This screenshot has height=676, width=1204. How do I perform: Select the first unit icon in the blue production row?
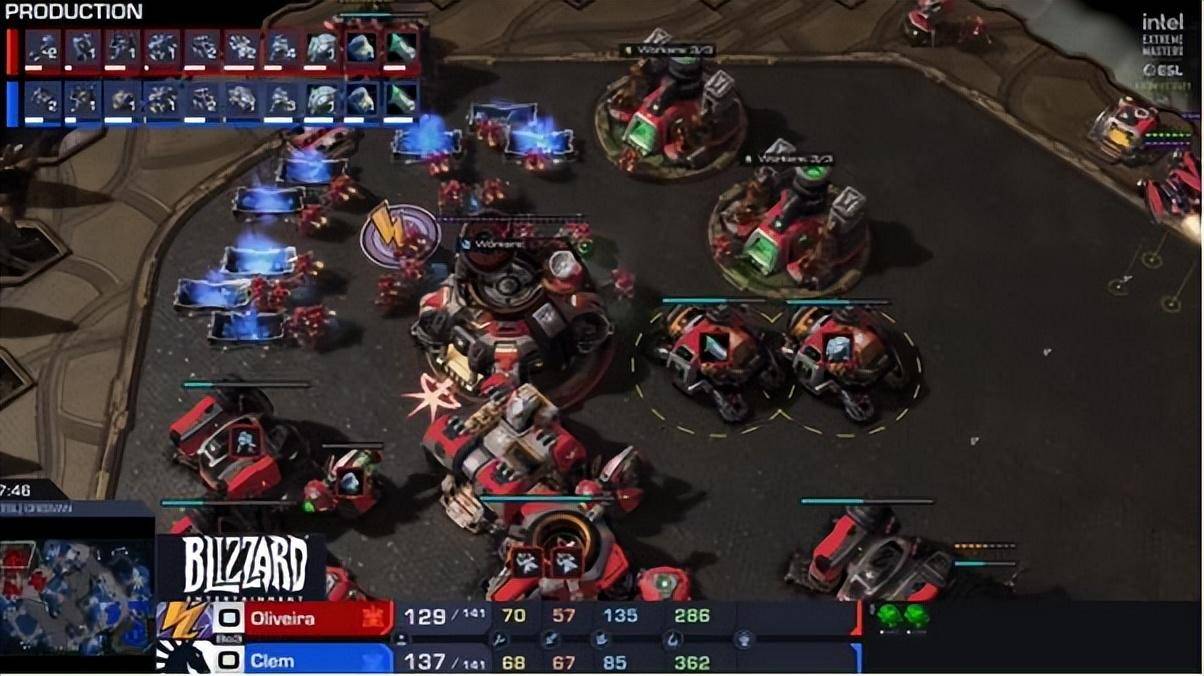point(42,100)
